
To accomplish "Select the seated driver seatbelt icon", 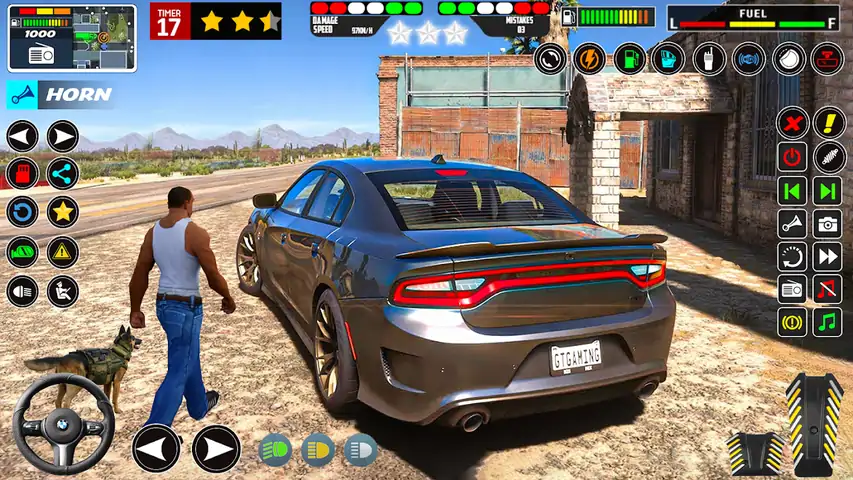I will (63, 291).
